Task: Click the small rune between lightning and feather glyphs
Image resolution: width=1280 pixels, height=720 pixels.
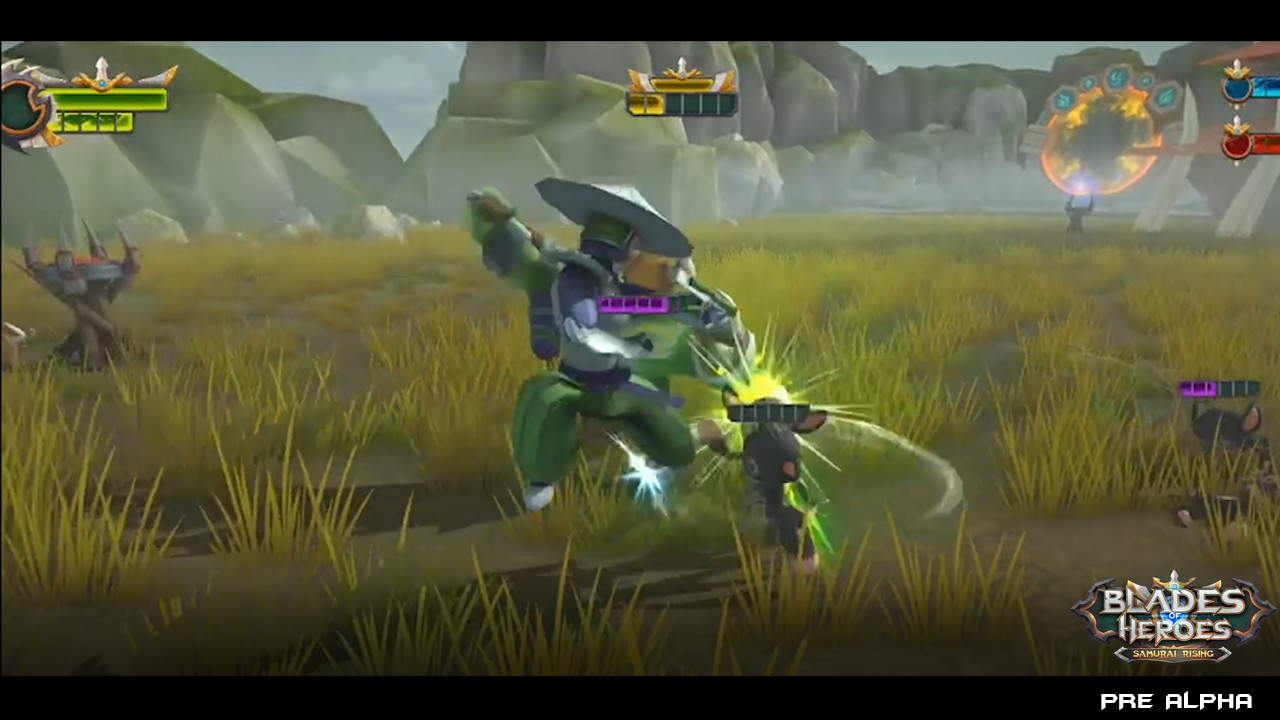Action: coord(1146,80)
